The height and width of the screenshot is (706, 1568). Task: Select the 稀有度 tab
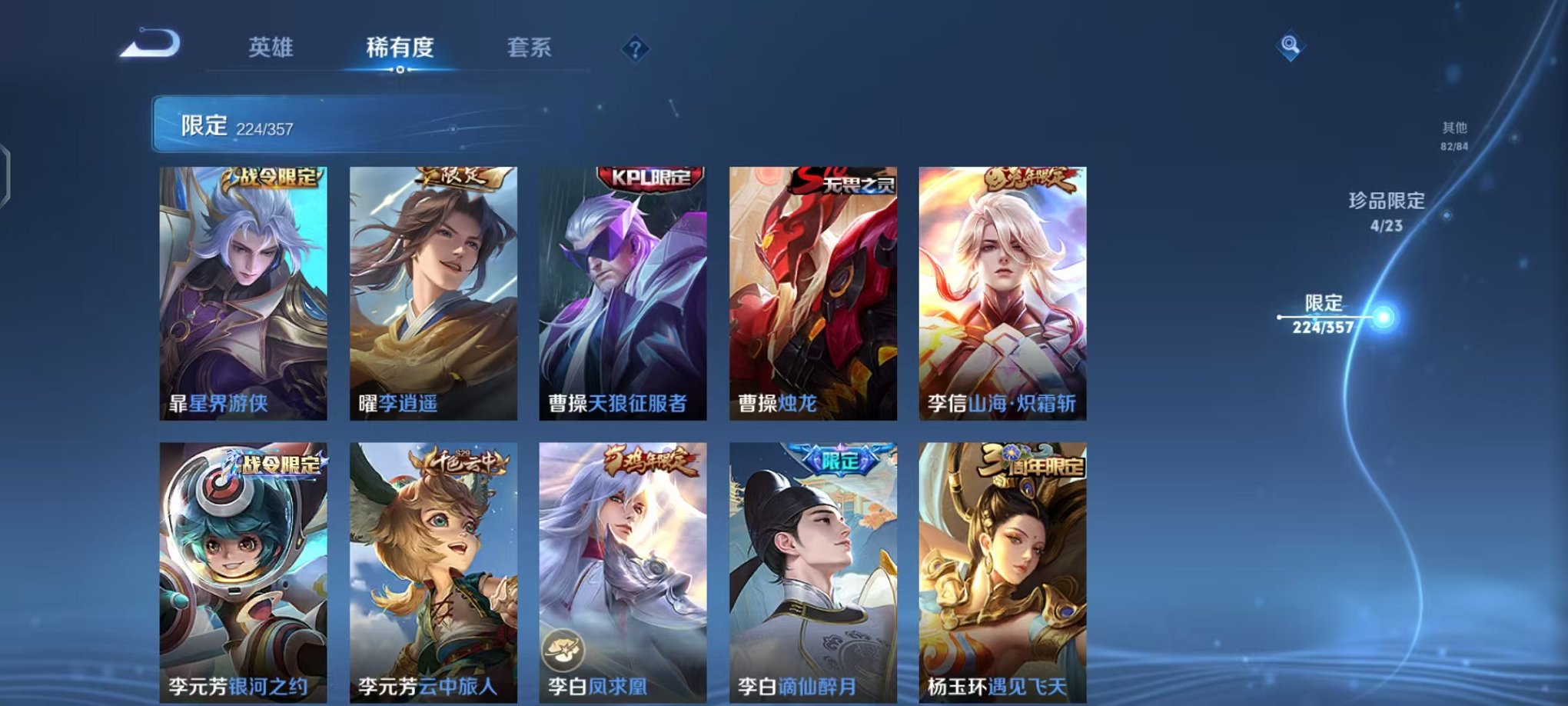pos(399,48)
